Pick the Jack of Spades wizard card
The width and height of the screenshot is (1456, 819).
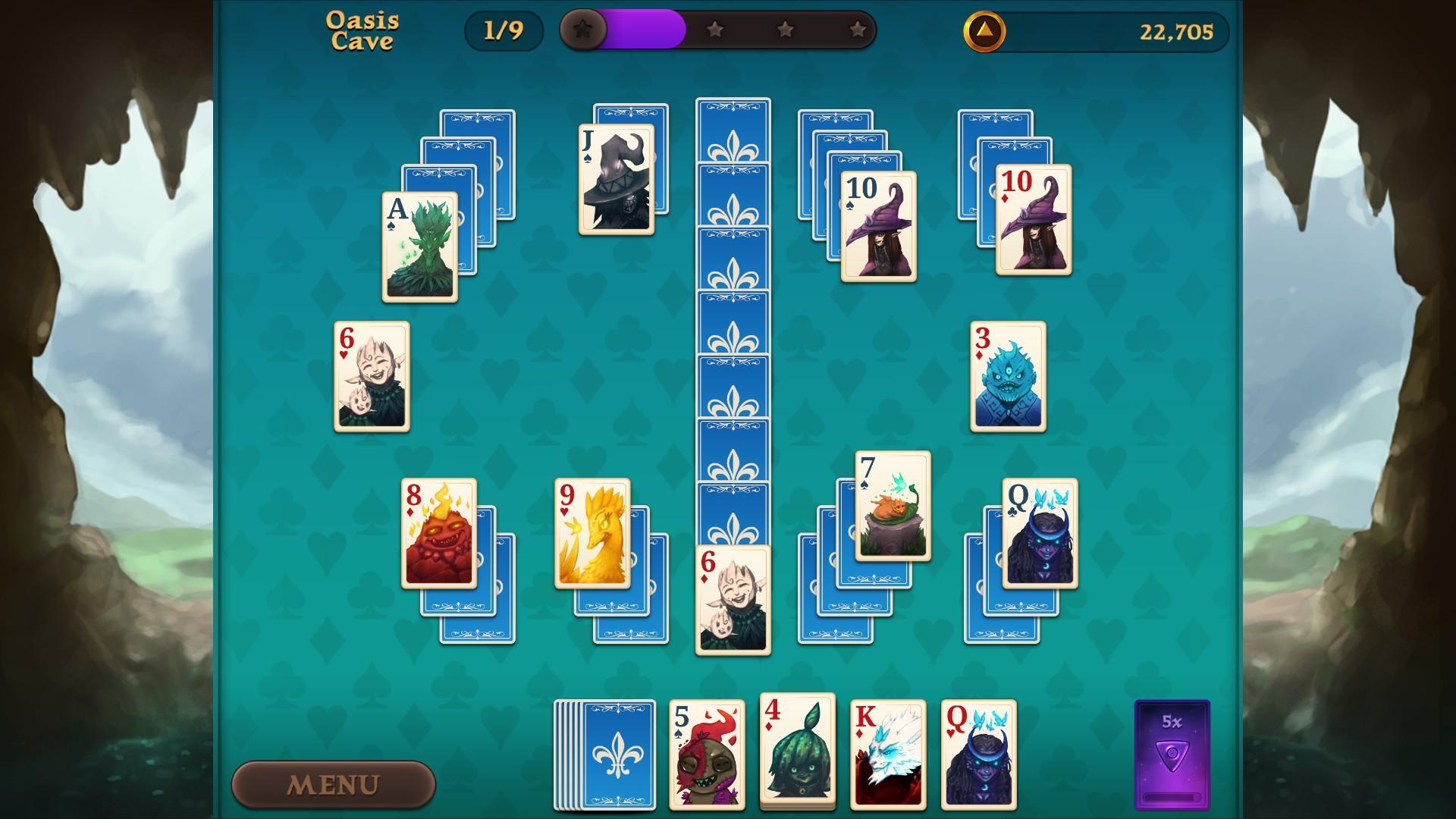[616, 178]
